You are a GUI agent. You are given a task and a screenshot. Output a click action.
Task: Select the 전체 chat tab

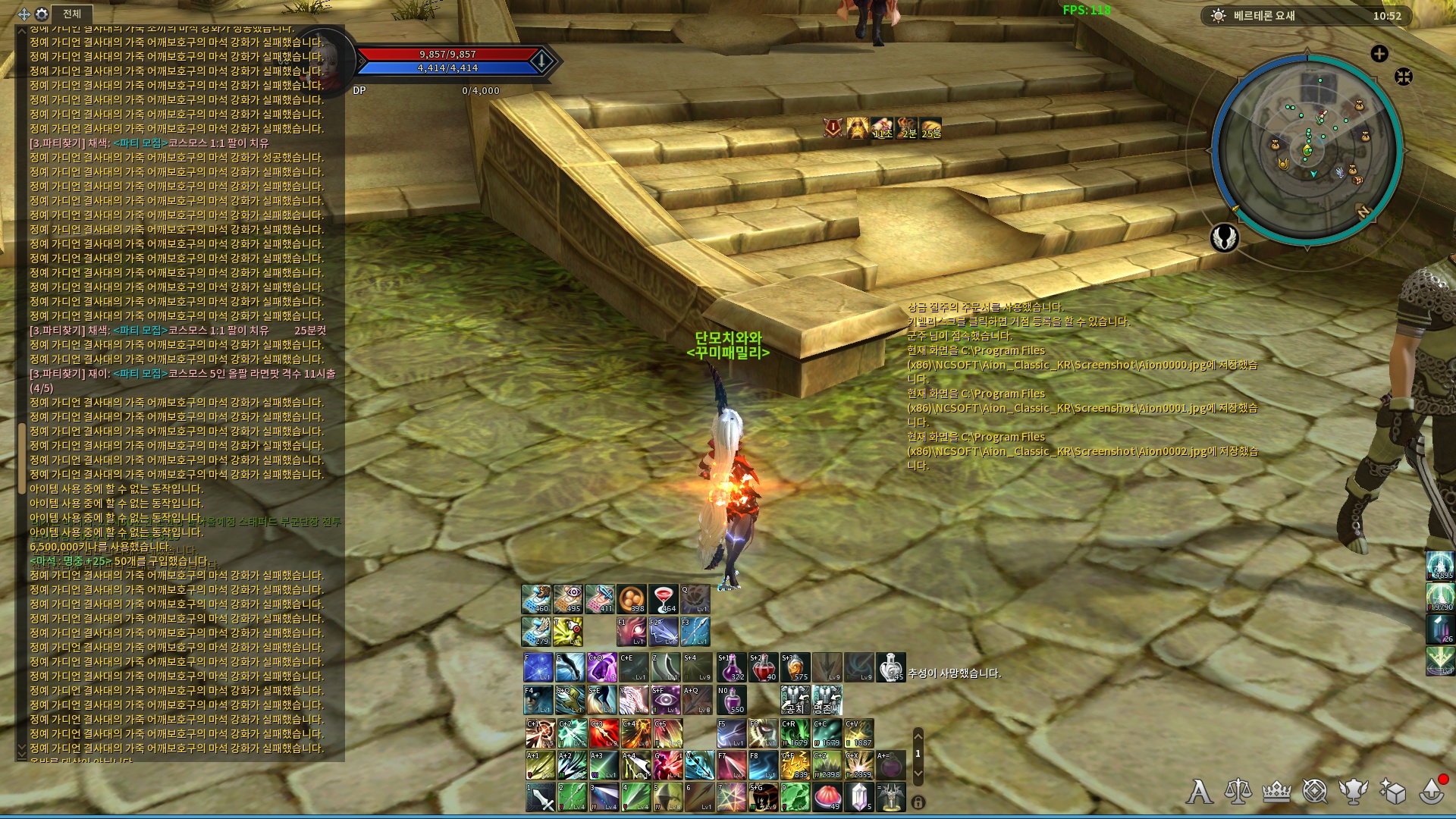(72, 14)
